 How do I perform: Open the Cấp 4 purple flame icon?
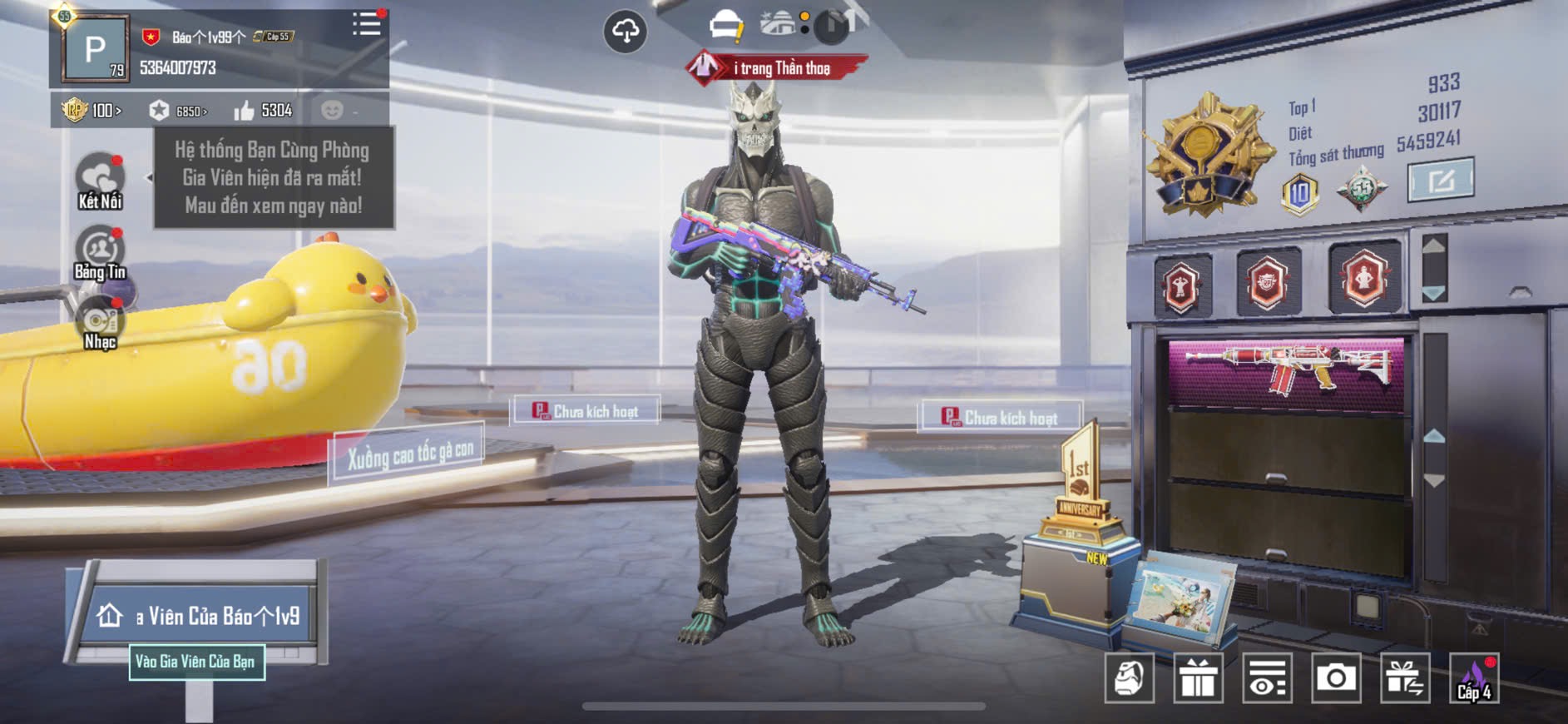click(x=1474, y=678)
